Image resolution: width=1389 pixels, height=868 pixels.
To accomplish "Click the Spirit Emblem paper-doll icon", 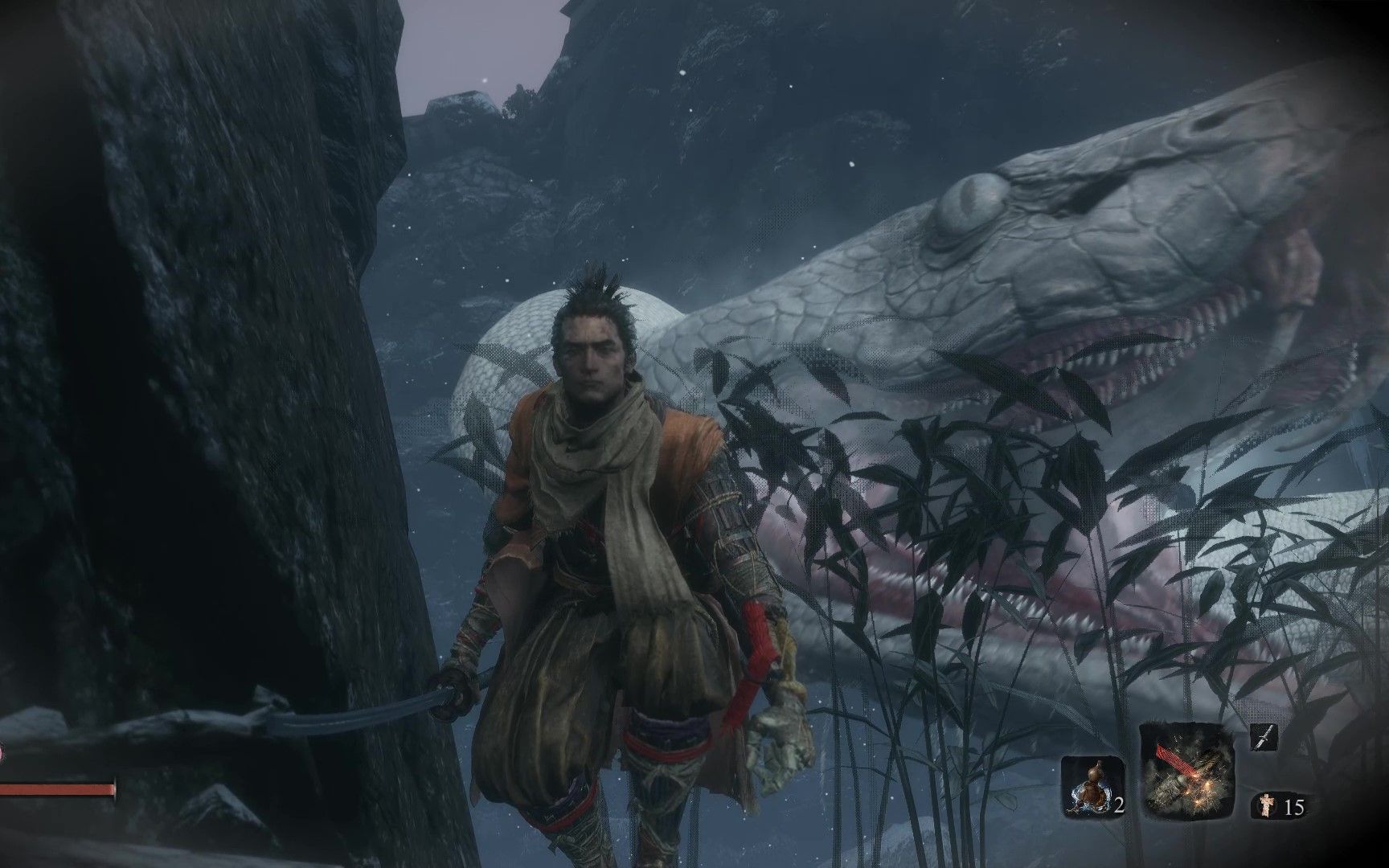I will 1268,805.
